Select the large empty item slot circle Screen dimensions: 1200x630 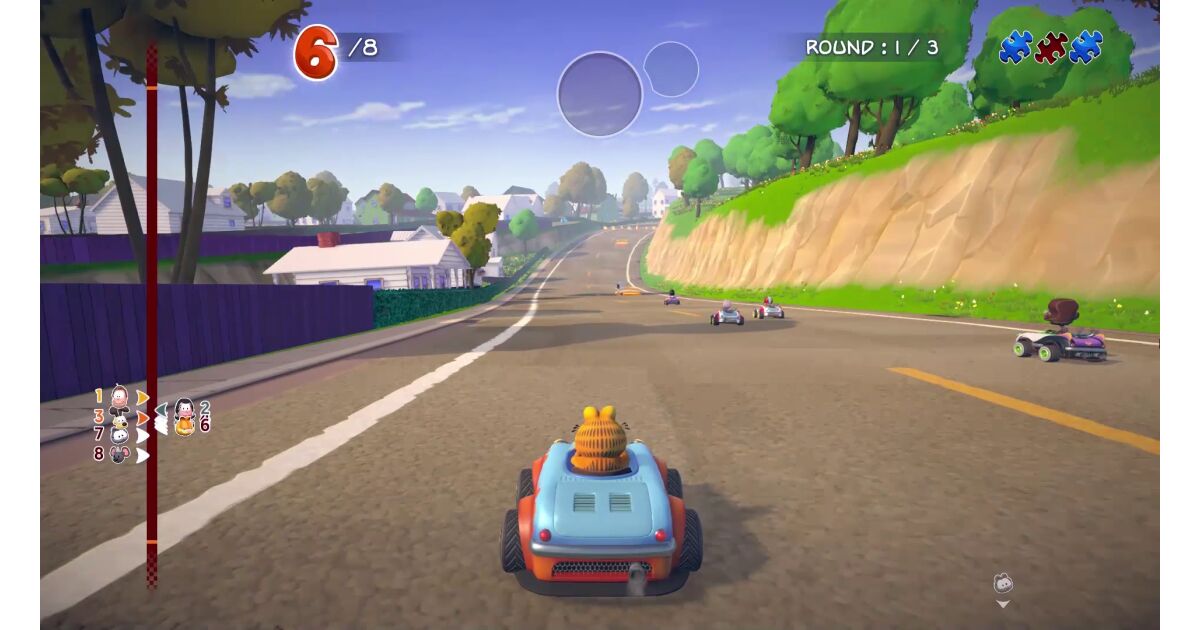[x=599, y=94]
